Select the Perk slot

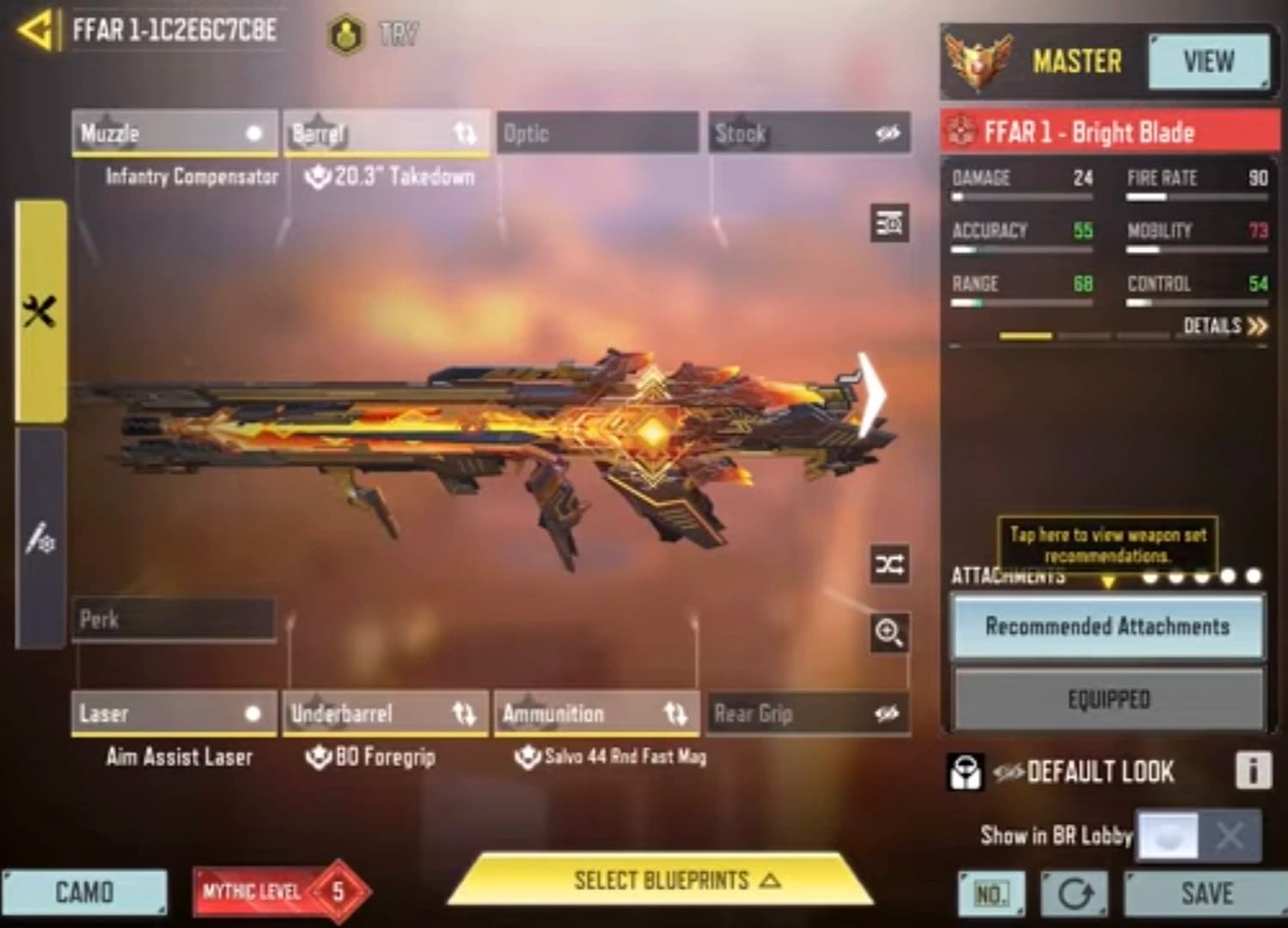point(174,620)
